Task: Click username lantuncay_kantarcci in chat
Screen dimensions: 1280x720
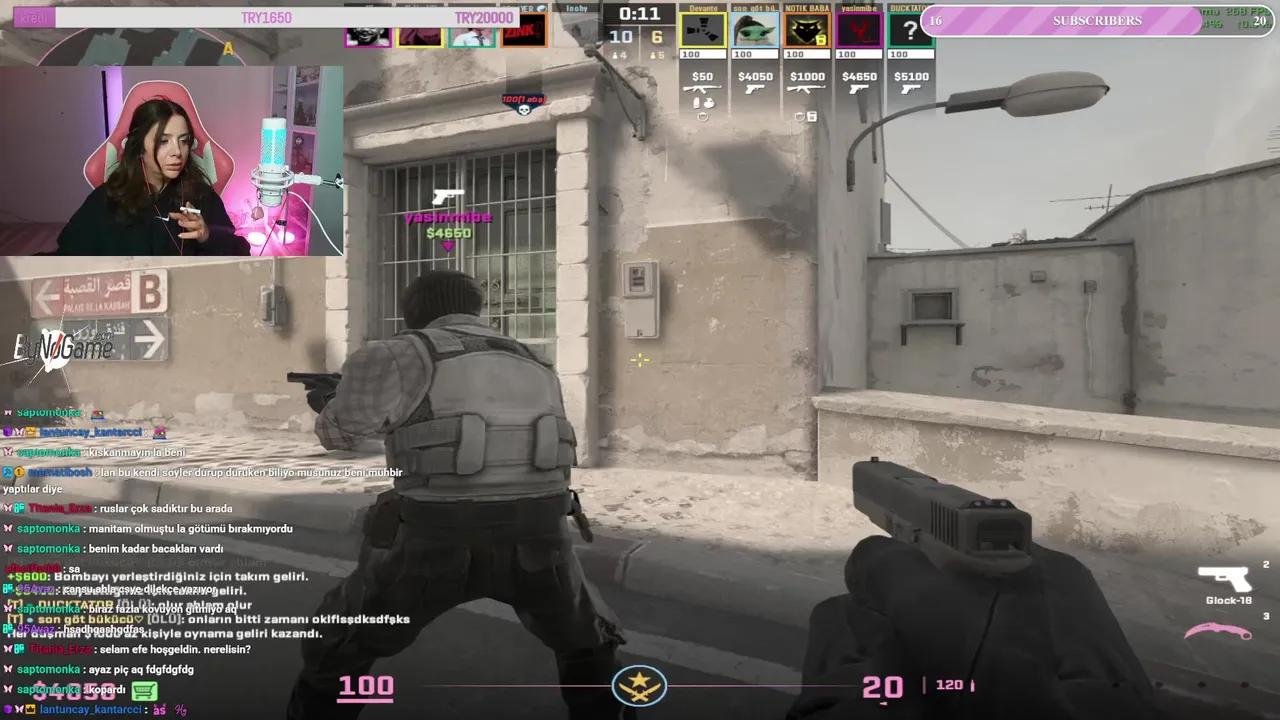Action: (90, 709)
